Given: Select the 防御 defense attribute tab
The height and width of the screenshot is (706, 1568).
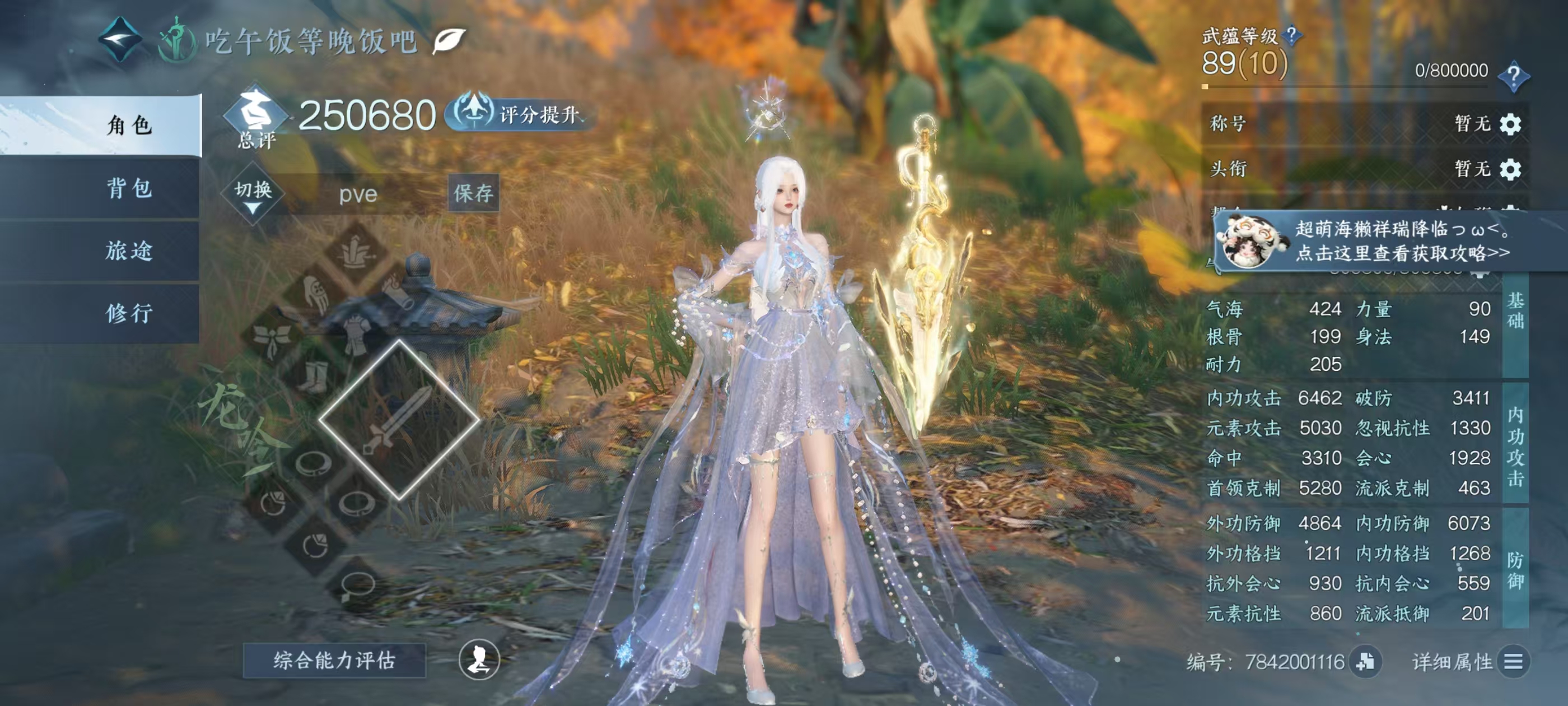Looking at the screenshot, I should pyautogui.click(x=1515, y=569).
